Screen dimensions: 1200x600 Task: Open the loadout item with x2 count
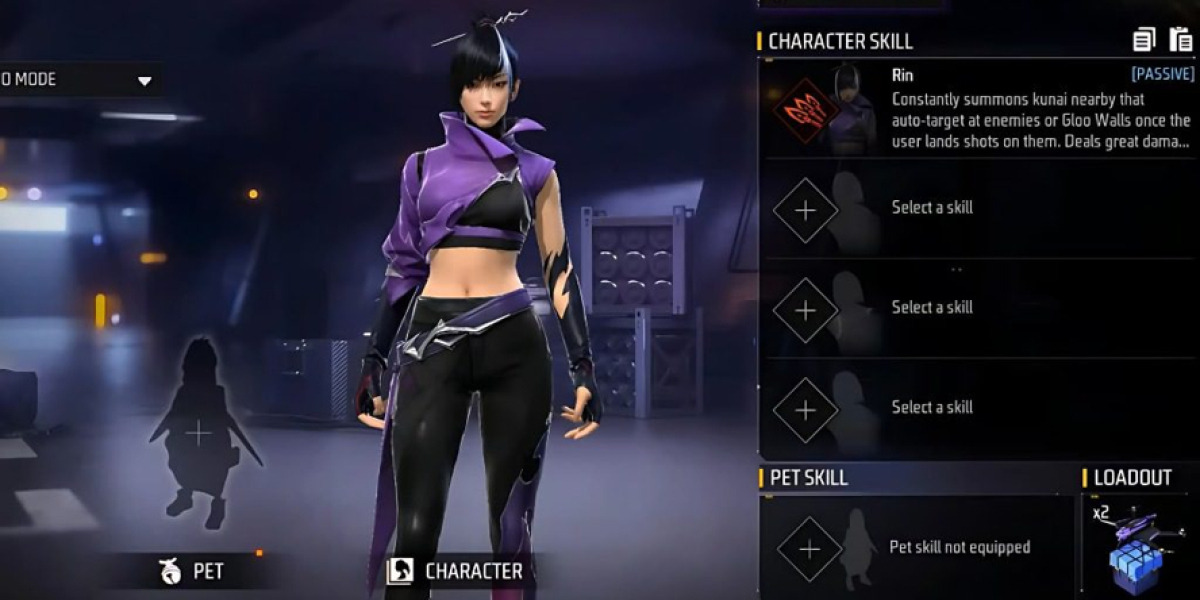point(1138,547)
